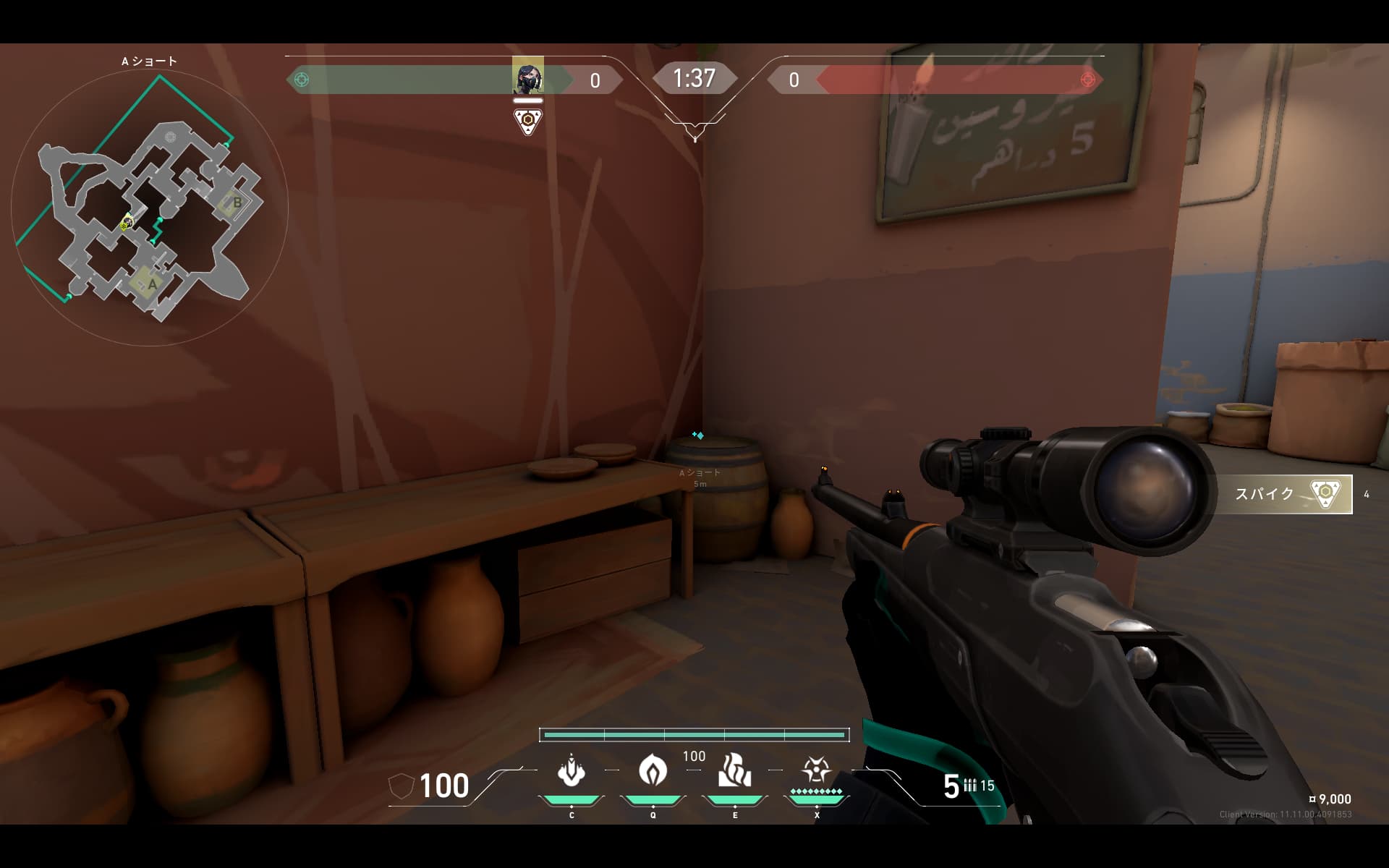The image size is (1389, 868).
Task: Activate the X ultimate ability icon
Action: point(816,770)
